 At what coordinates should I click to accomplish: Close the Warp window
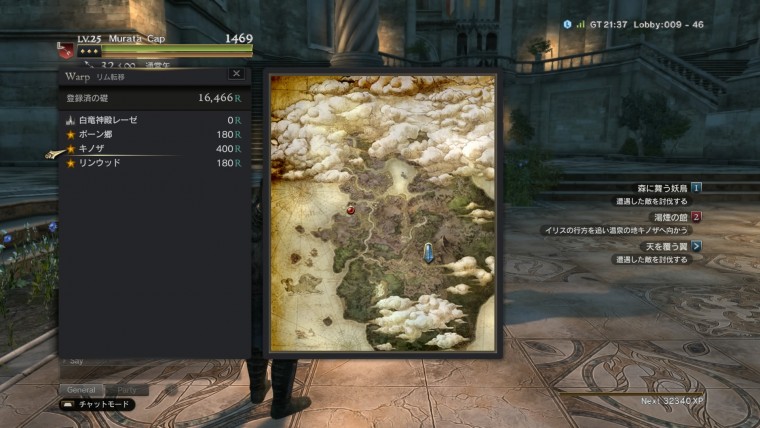(236, 73)
